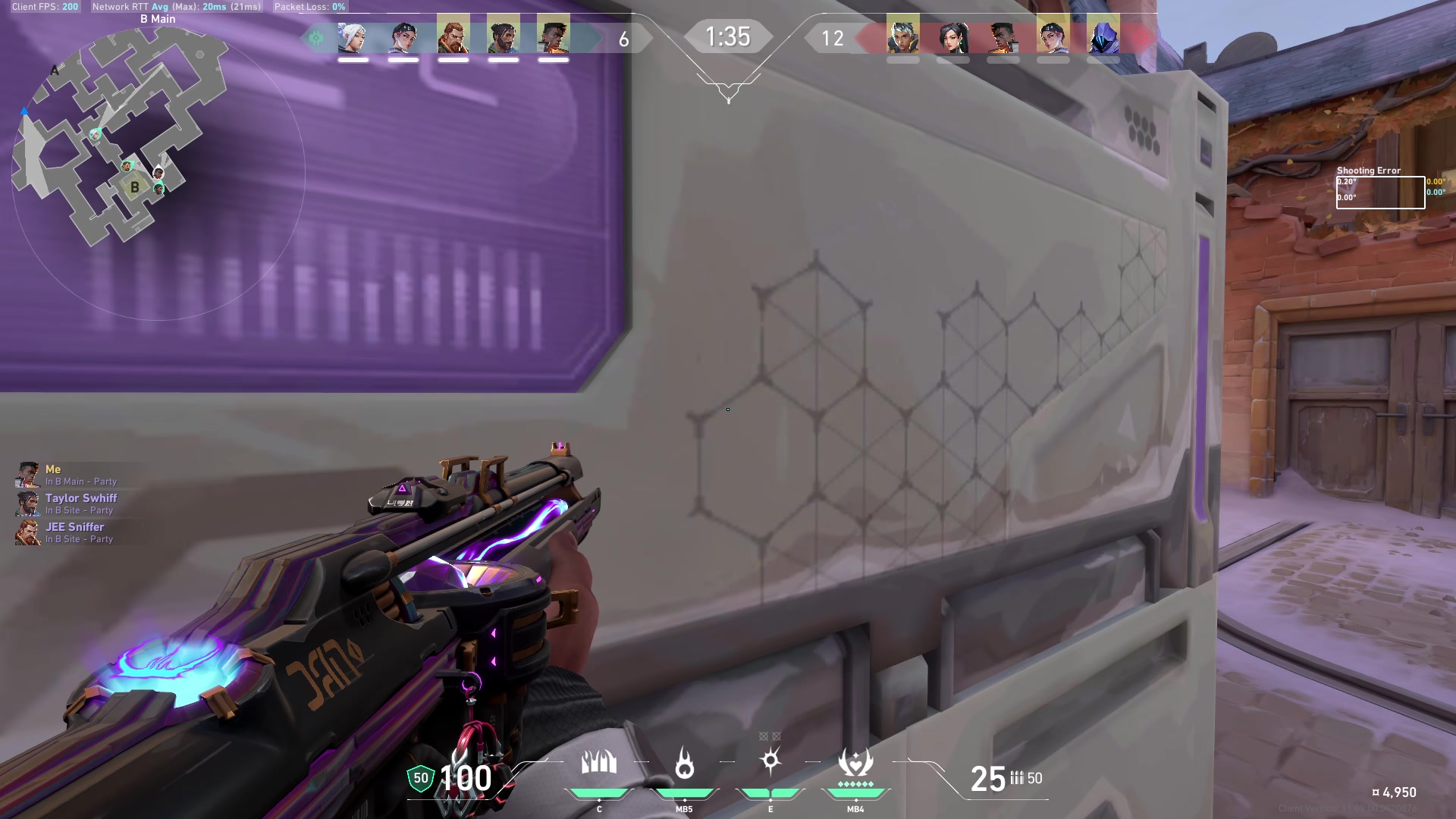
Task: Click the armor shield icon showing 50
Action: pyautogui.click(x=419, y=777)
